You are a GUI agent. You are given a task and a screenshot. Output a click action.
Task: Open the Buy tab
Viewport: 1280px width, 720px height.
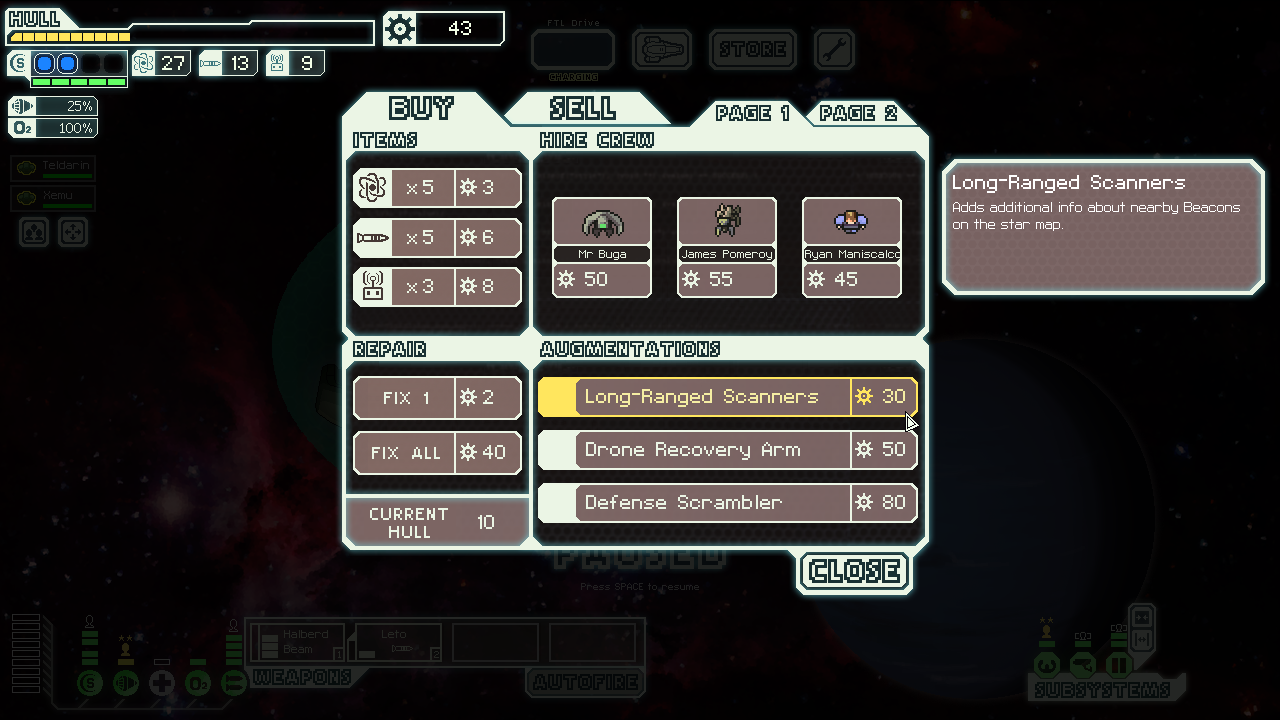pos(421,108)
